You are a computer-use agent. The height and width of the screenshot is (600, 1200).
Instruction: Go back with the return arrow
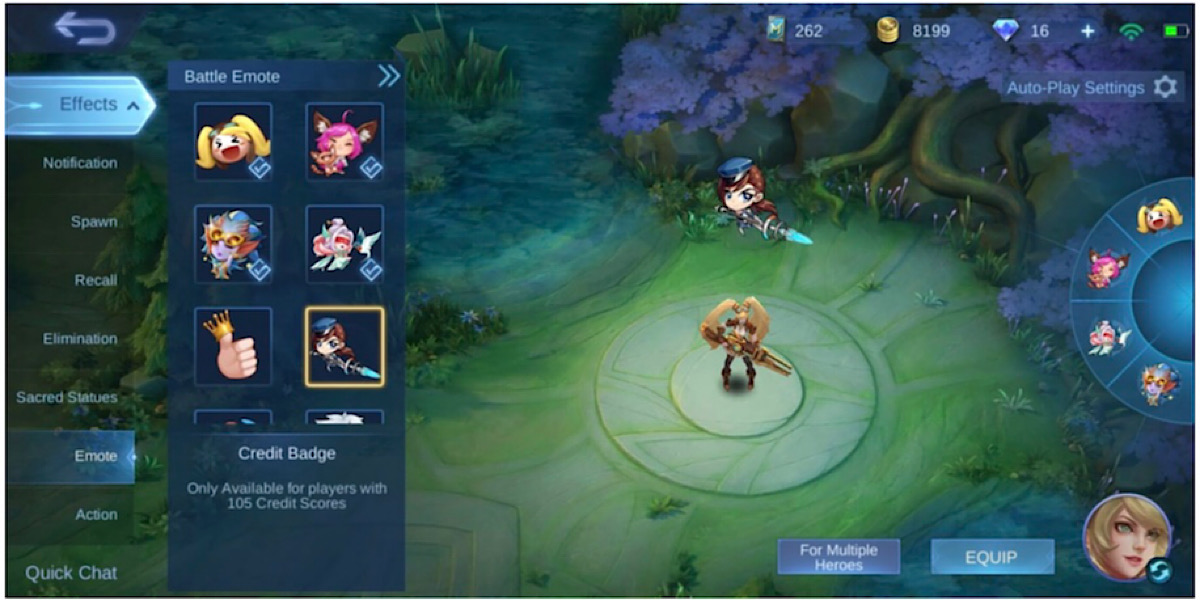[86, 28]
